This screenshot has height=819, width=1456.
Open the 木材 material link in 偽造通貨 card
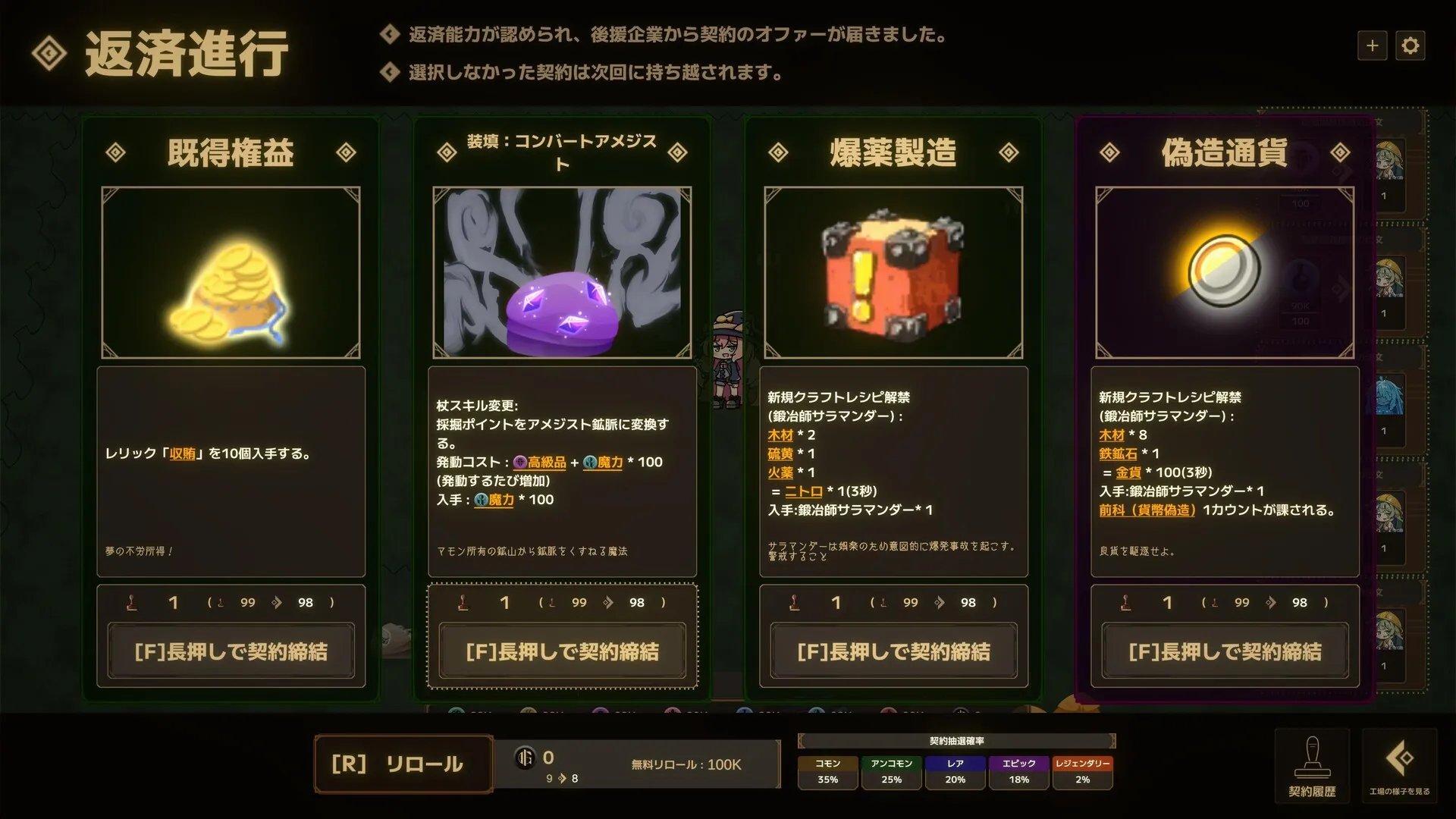point(1112,435)
